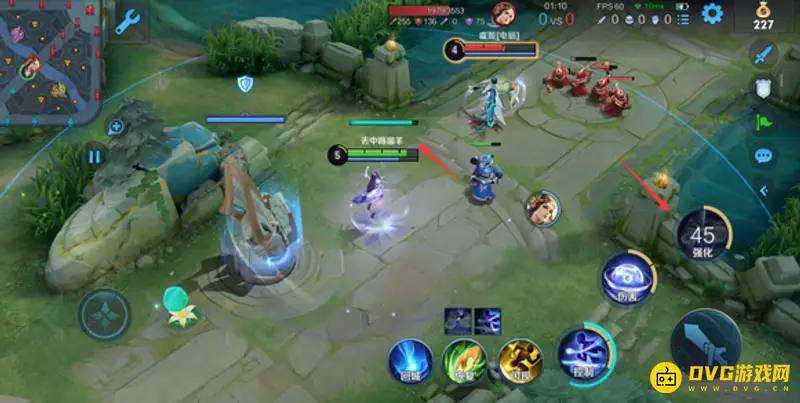Send the green flag gather signal
The image size is (800, 403).
[x=764, y=122]
